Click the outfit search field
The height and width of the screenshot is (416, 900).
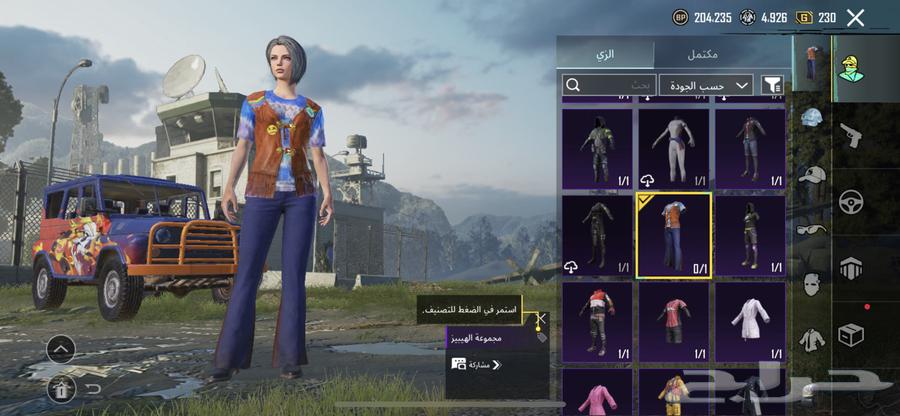coord(606,85)
